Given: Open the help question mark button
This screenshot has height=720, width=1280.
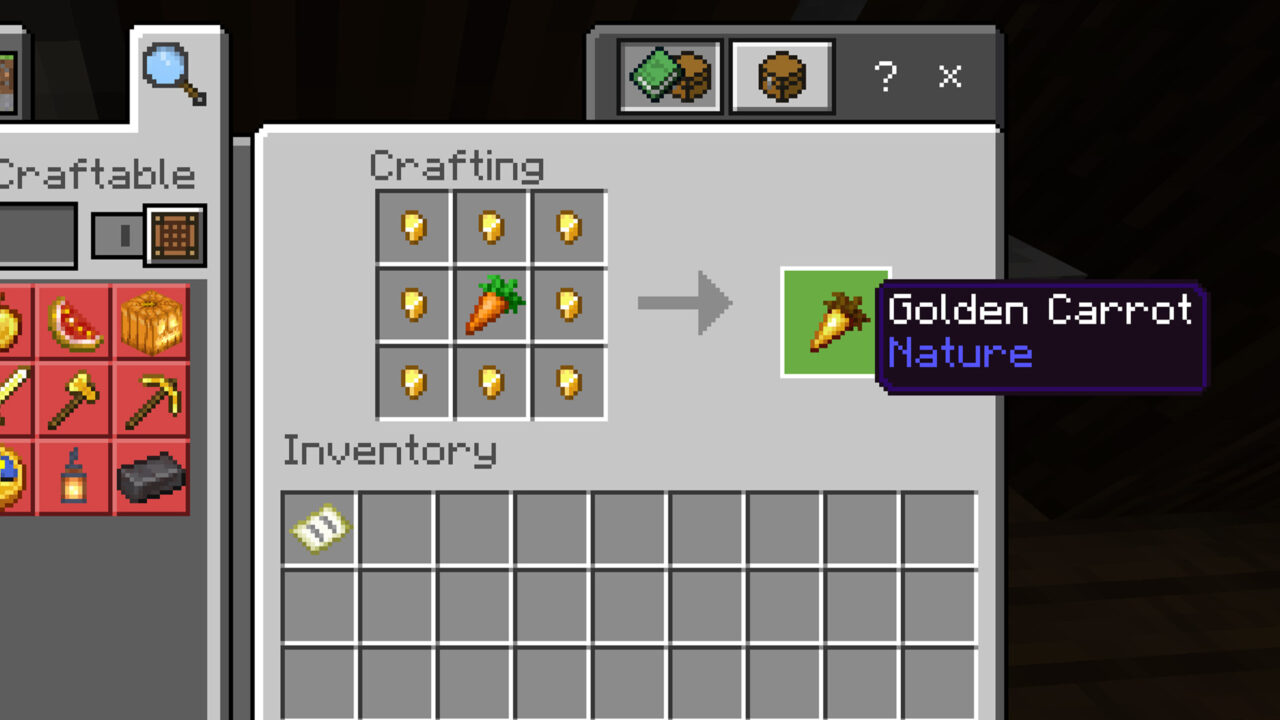Looking at the screenshot, I should point(886,75).
